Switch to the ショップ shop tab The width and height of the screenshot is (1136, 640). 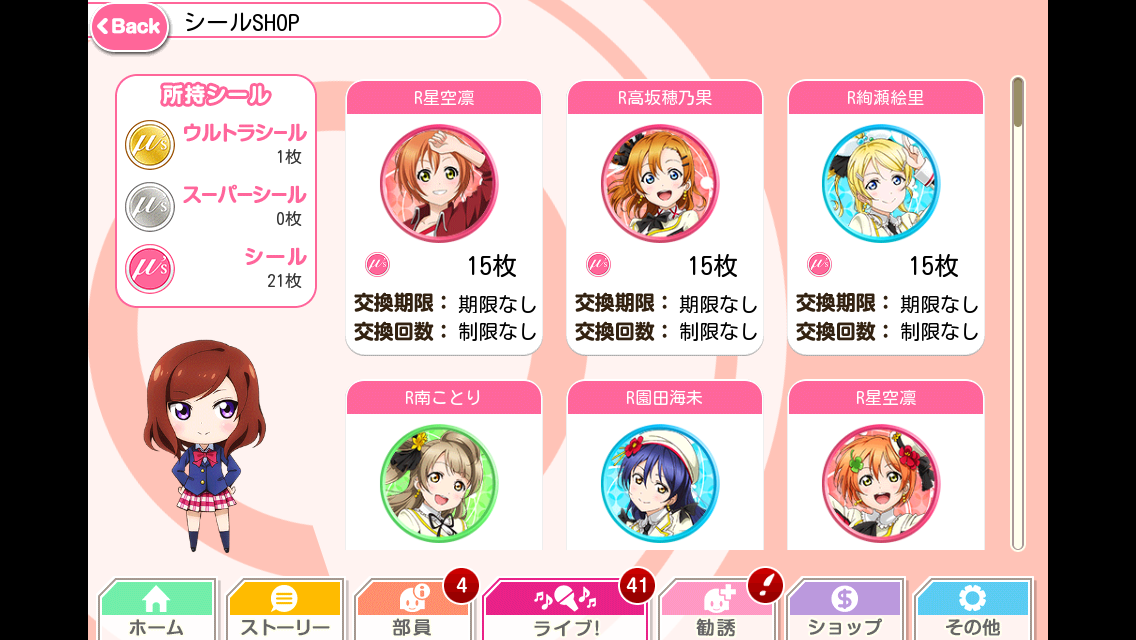click(845, 610)
